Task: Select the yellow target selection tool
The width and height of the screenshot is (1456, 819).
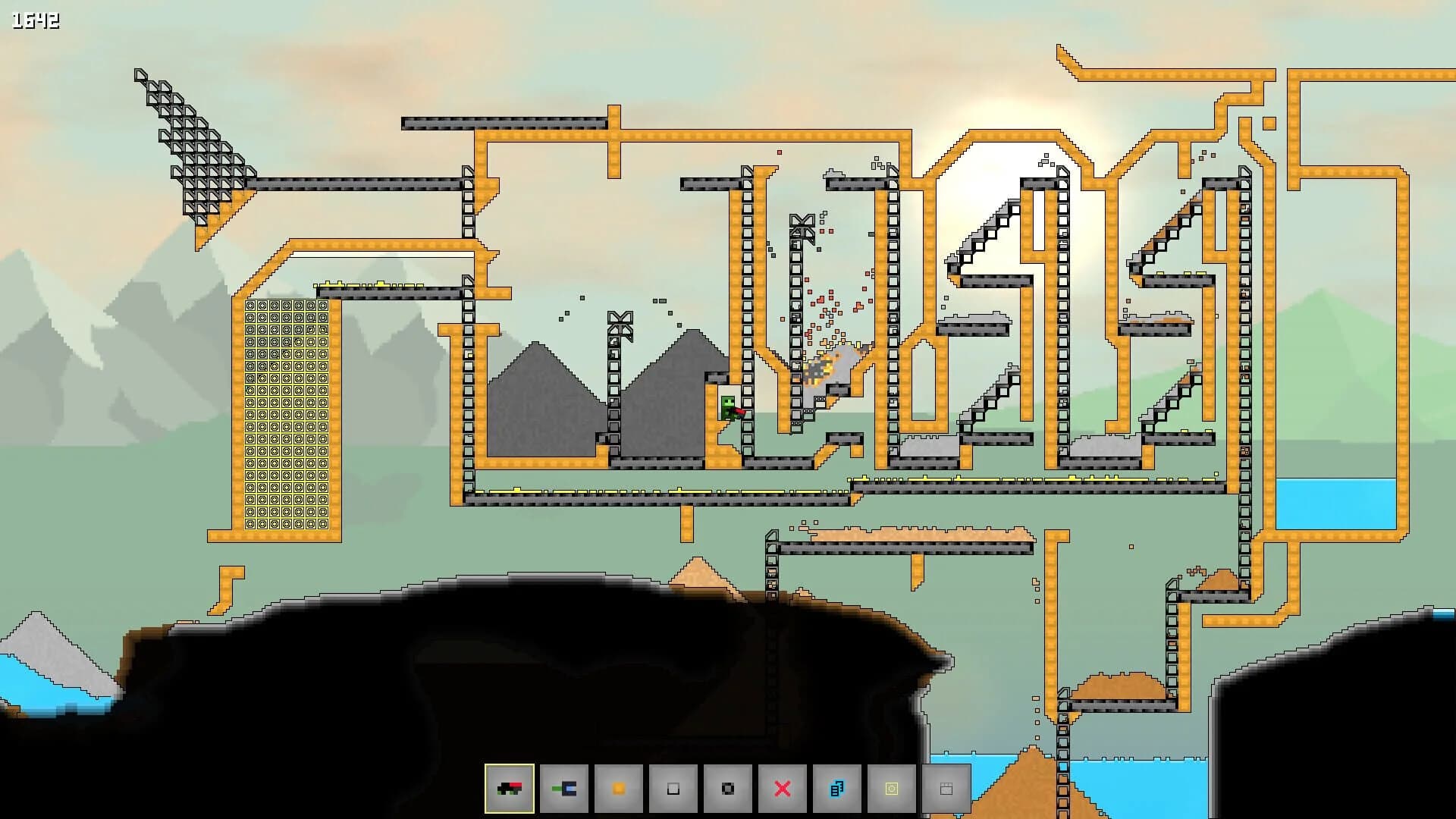Action: [x=891, y=789]
